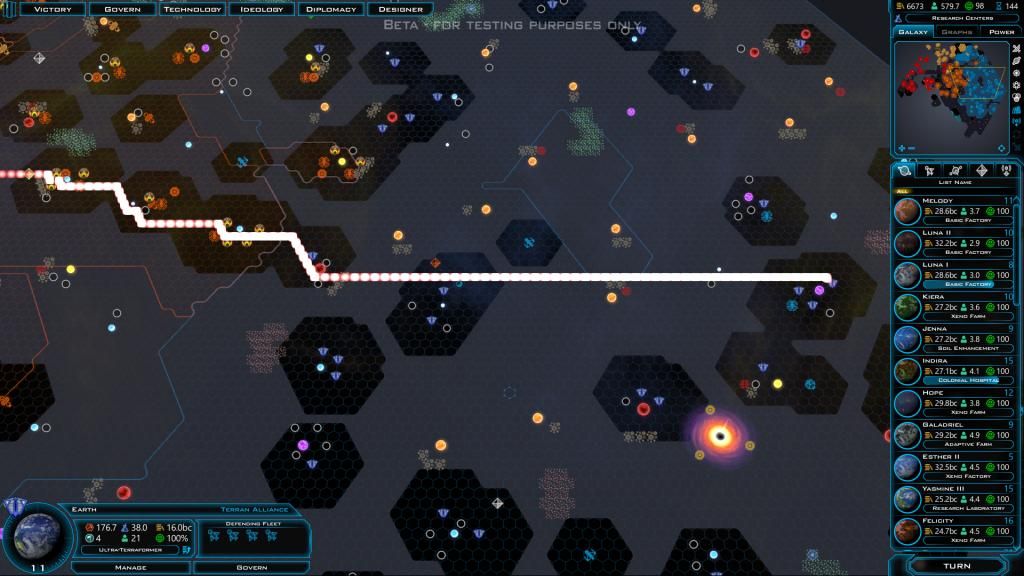
Task: Choose planet Kiera from the colony list
Action: [x=955, y=306]
